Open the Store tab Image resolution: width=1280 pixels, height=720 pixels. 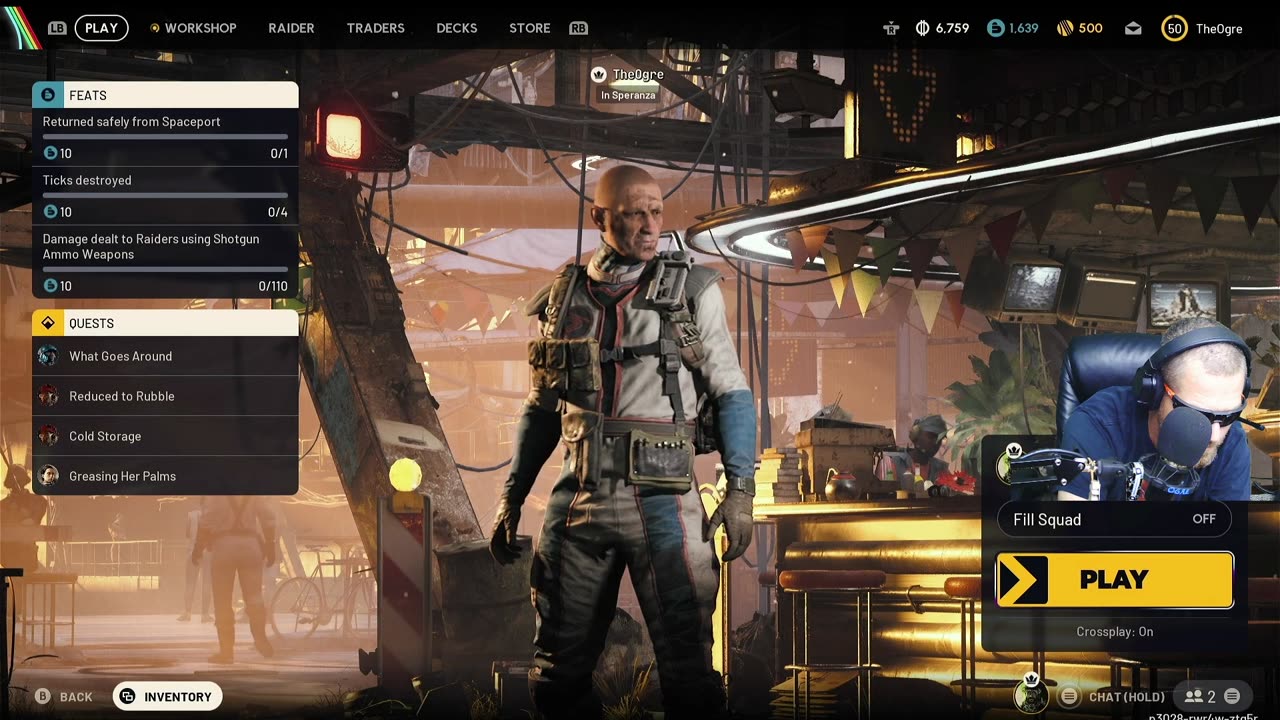529,28
